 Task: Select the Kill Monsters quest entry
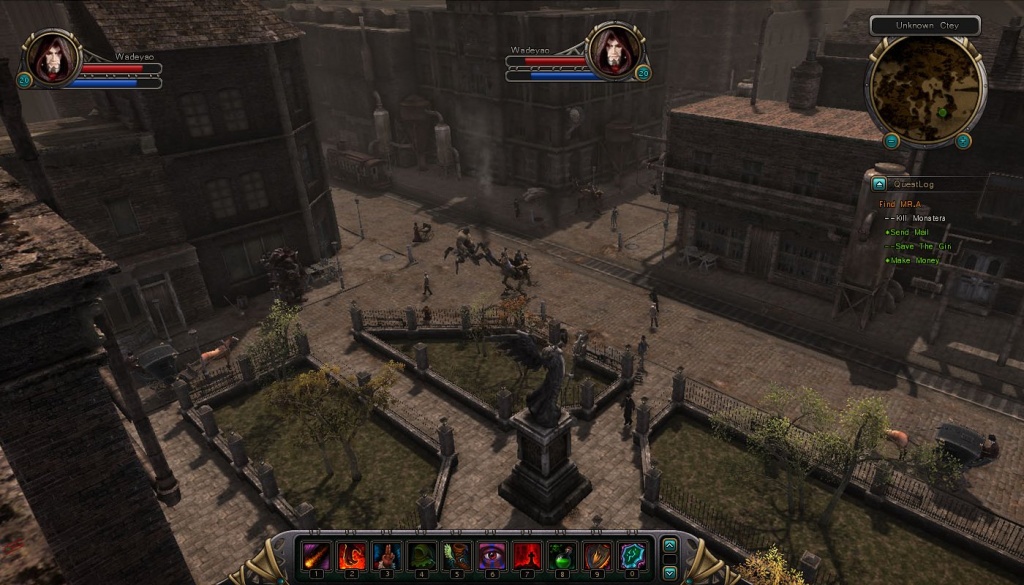(x=920, y=218)
